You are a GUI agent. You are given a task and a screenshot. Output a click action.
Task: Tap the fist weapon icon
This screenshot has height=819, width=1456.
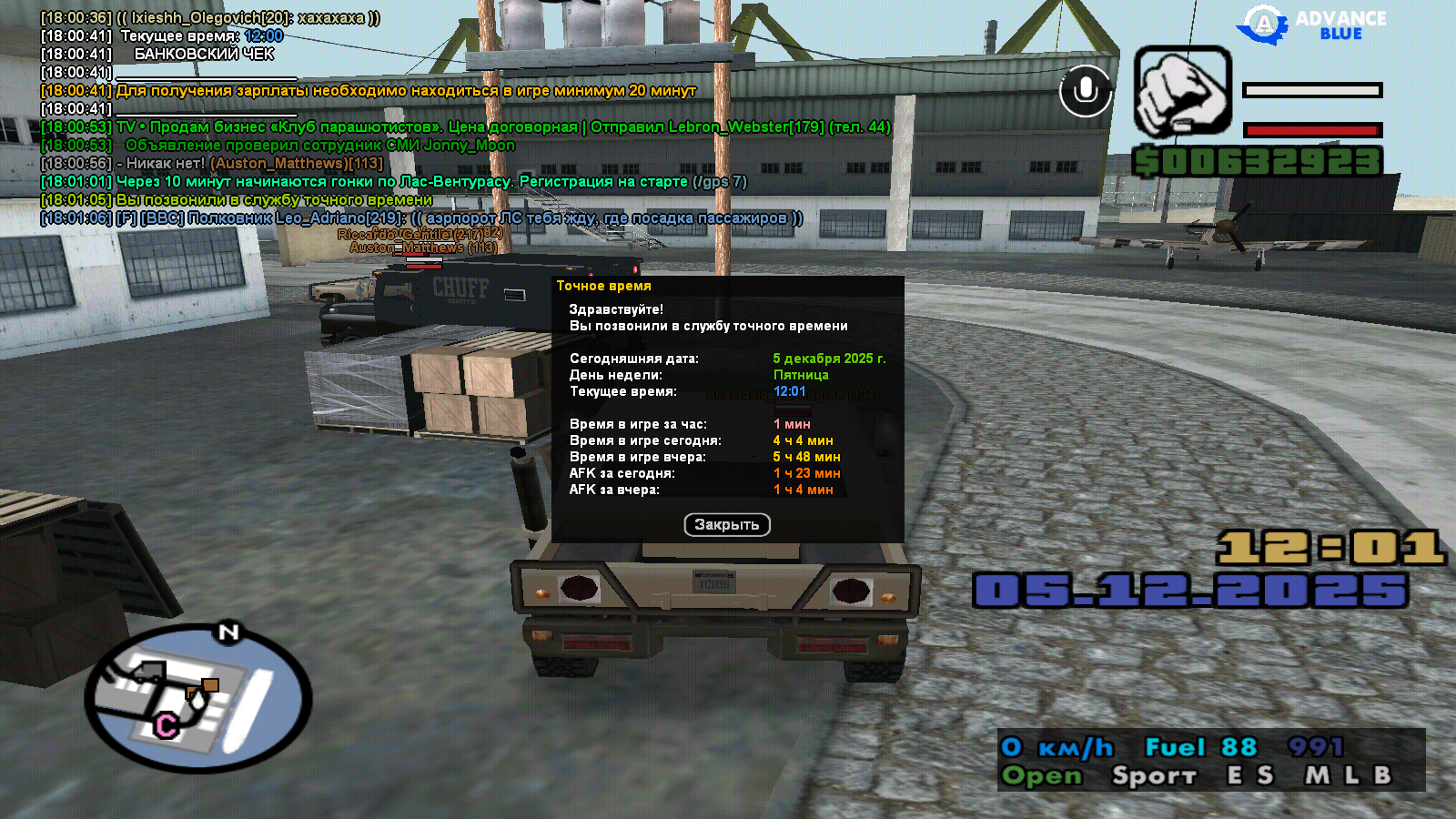click(x=1182, y=92)
